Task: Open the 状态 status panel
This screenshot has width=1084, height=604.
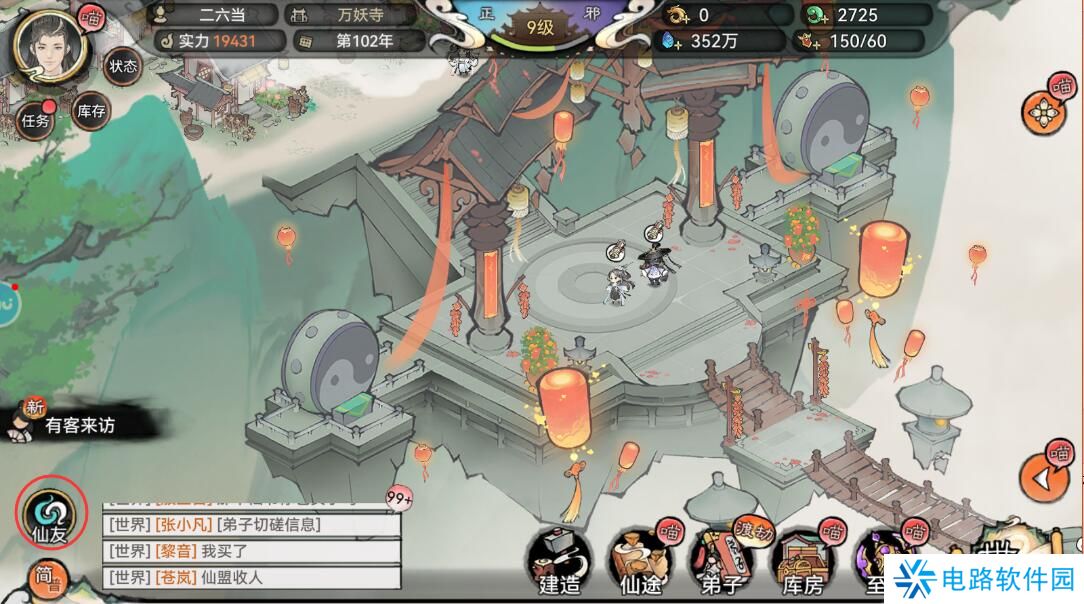Action: 122,66
